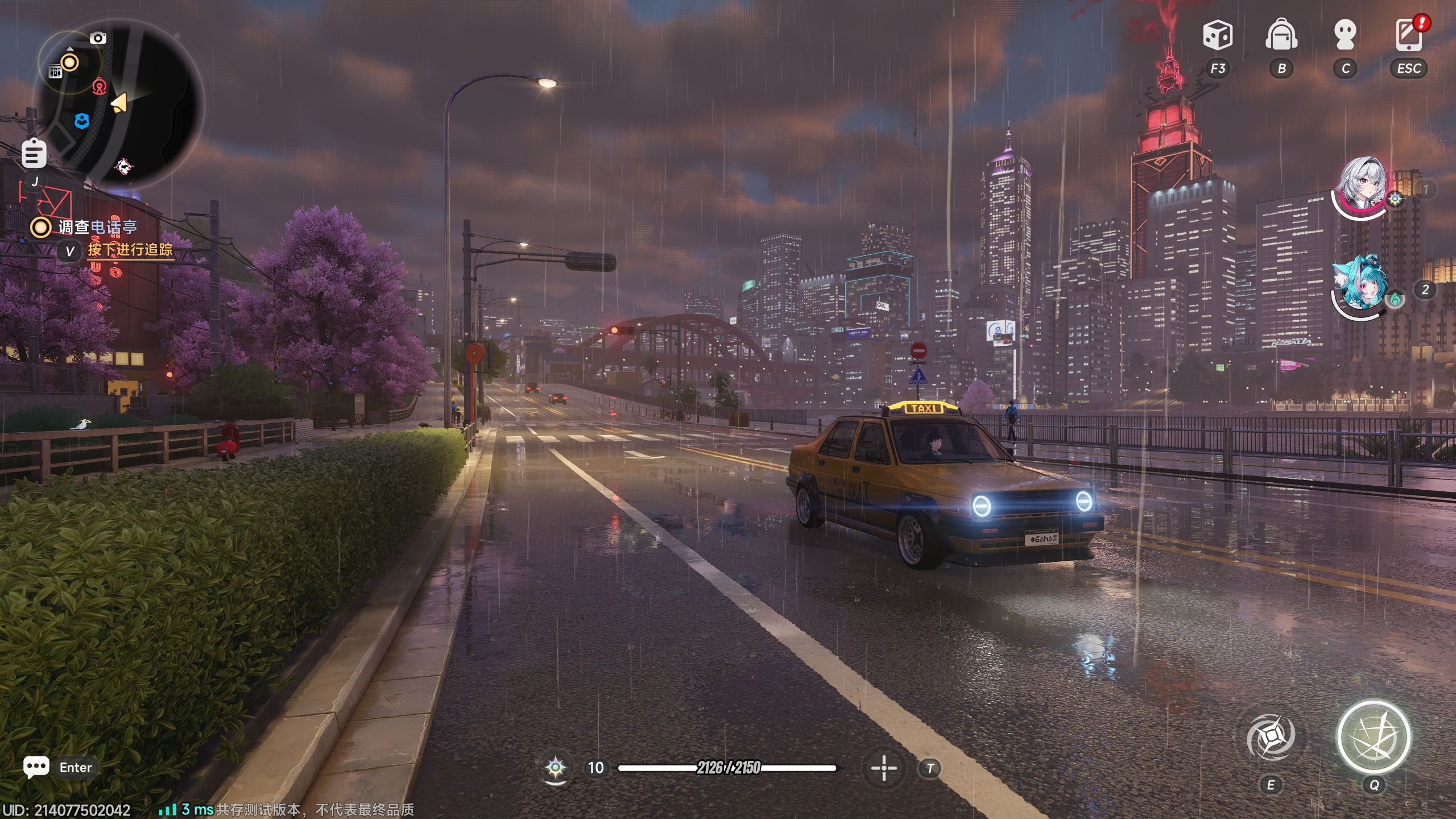Switch to the white-haired character portrait
The height and width of the screenshot is (819, 1456).
tap(1362, 185)
